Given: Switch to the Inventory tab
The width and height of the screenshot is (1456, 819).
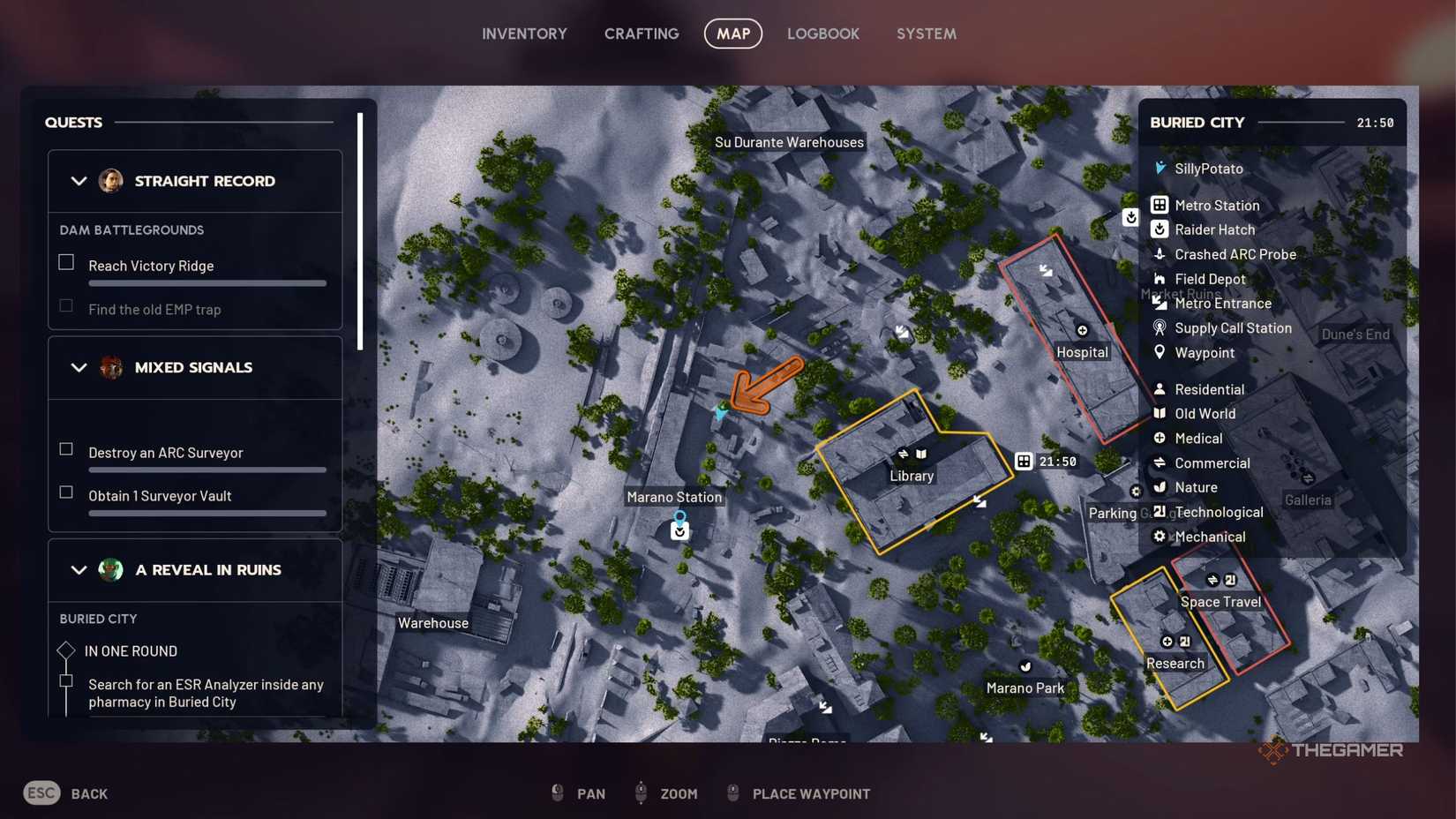Looking at the screenshot, I should coord(524,34).
